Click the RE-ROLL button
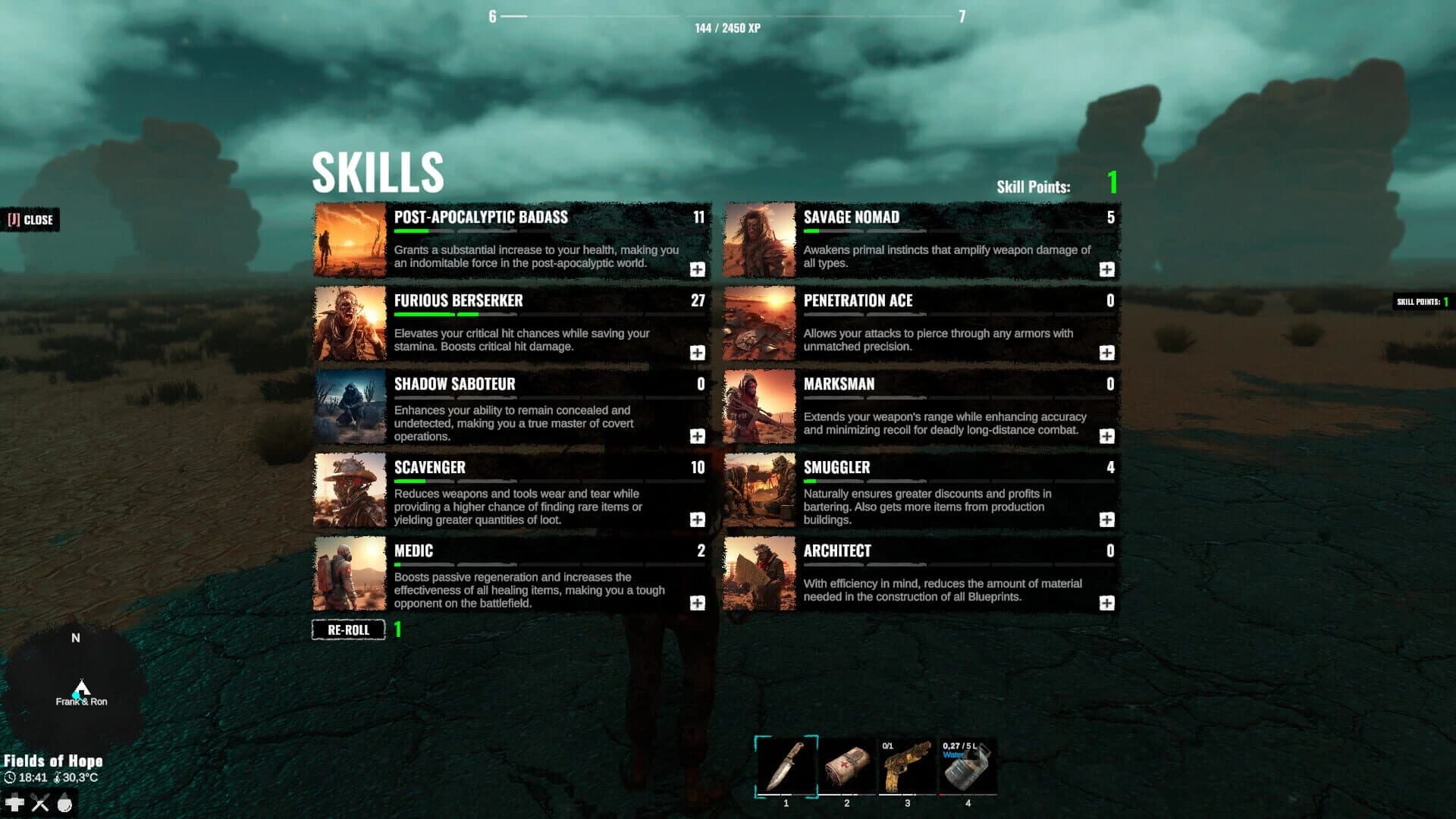The height and width of the screenshot is (819, 1456). [x=347, y=629]
